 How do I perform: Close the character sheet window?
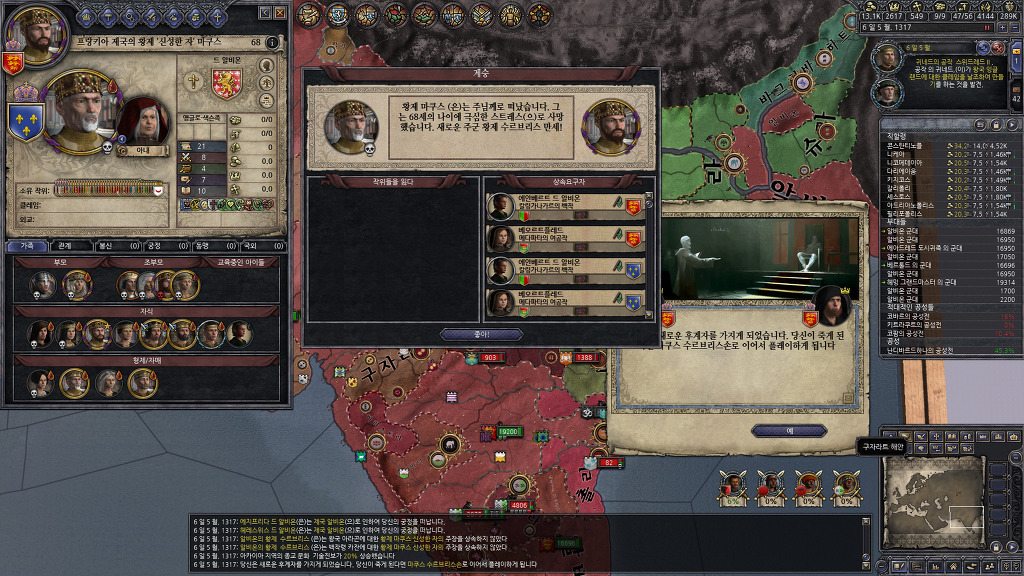[x=281, y=13]
